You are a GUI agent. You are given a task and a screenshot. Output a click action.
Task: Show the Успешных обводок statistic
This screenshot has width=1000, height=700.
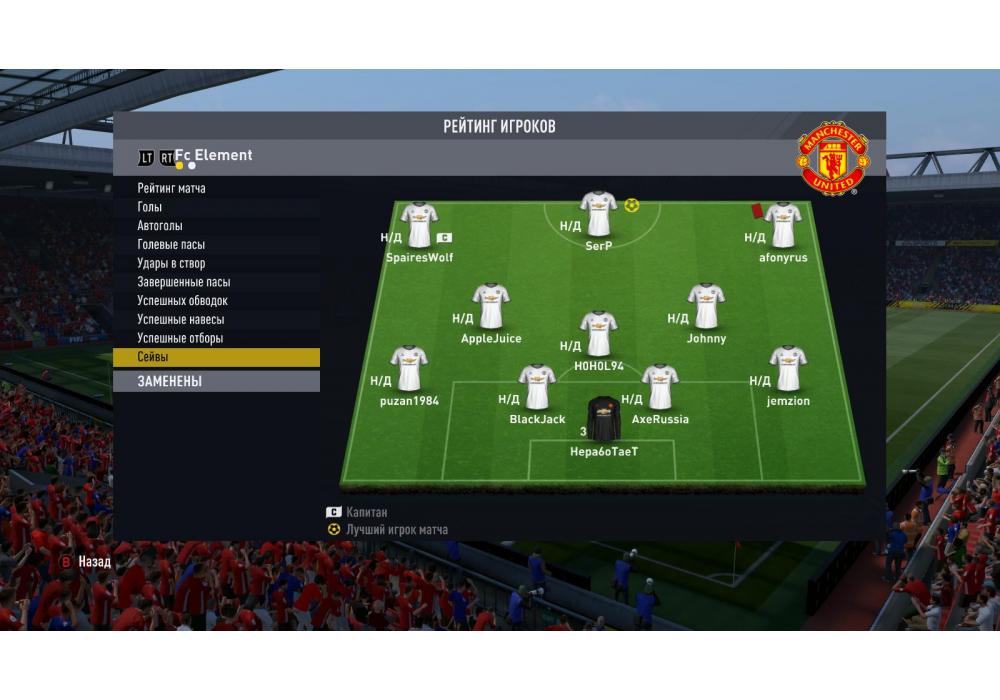[x=182, y=301]
